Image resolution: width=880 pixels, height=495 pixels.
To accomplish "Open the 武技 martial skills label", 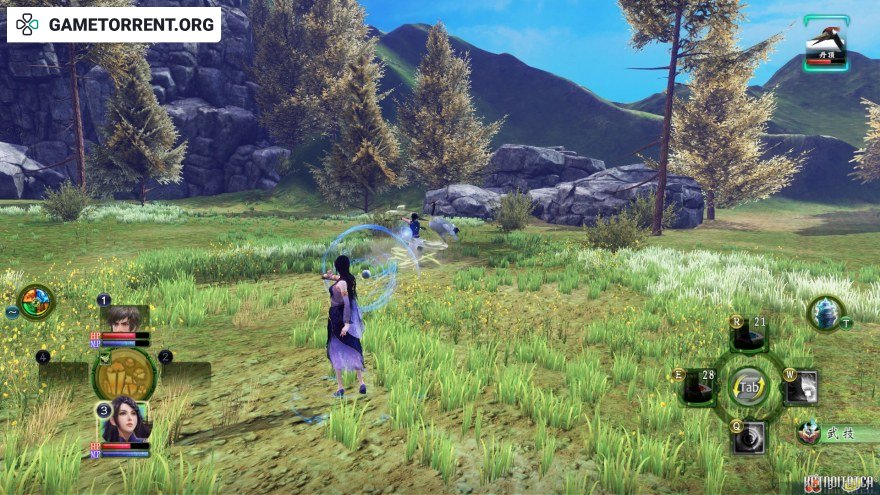I will click(833, 434).
